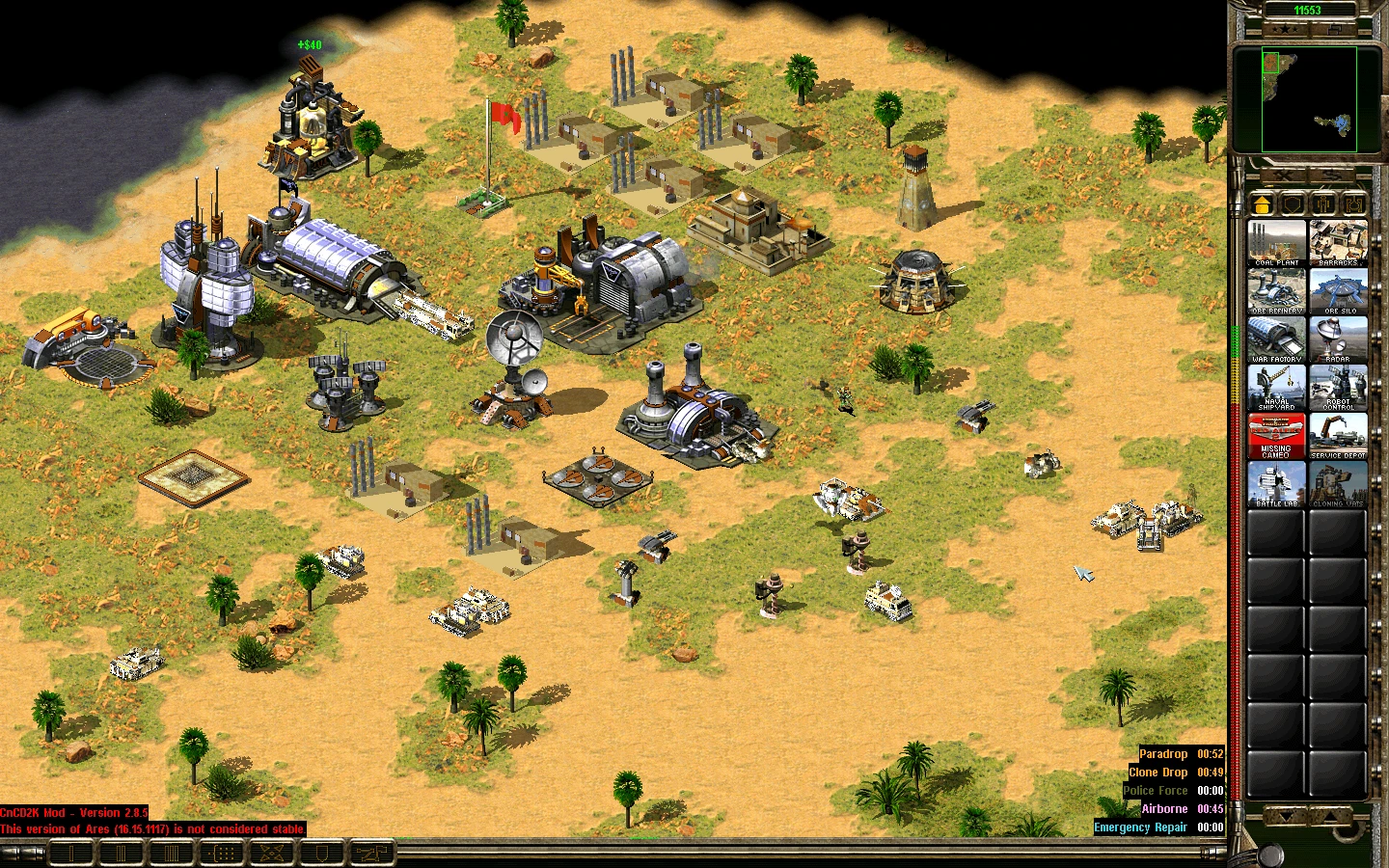
Task: Pick the Robot Control cameo
Action: tap(1338, 387)
